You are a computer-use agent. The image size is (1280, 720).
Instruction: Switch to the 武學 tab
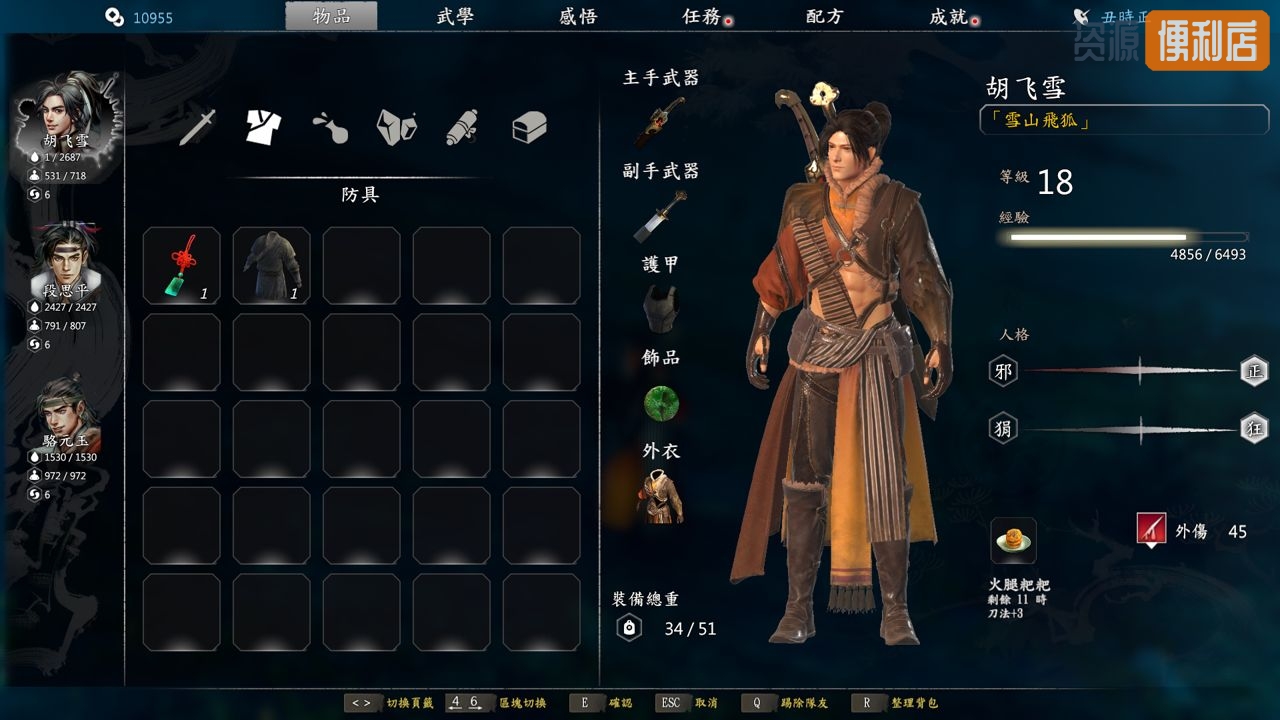(455, 17)
